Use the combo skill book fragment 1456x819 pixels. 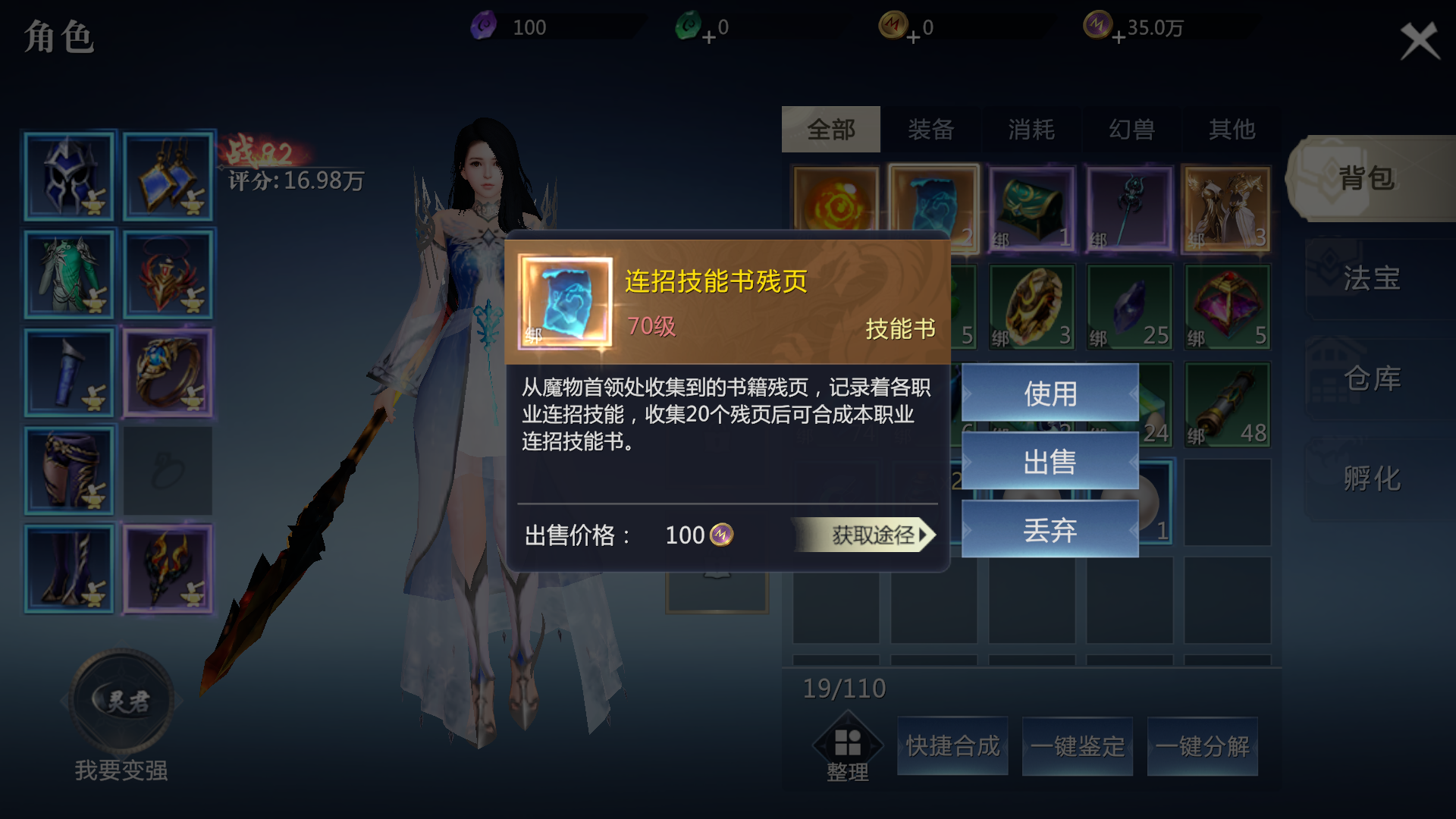point(1050,393)
